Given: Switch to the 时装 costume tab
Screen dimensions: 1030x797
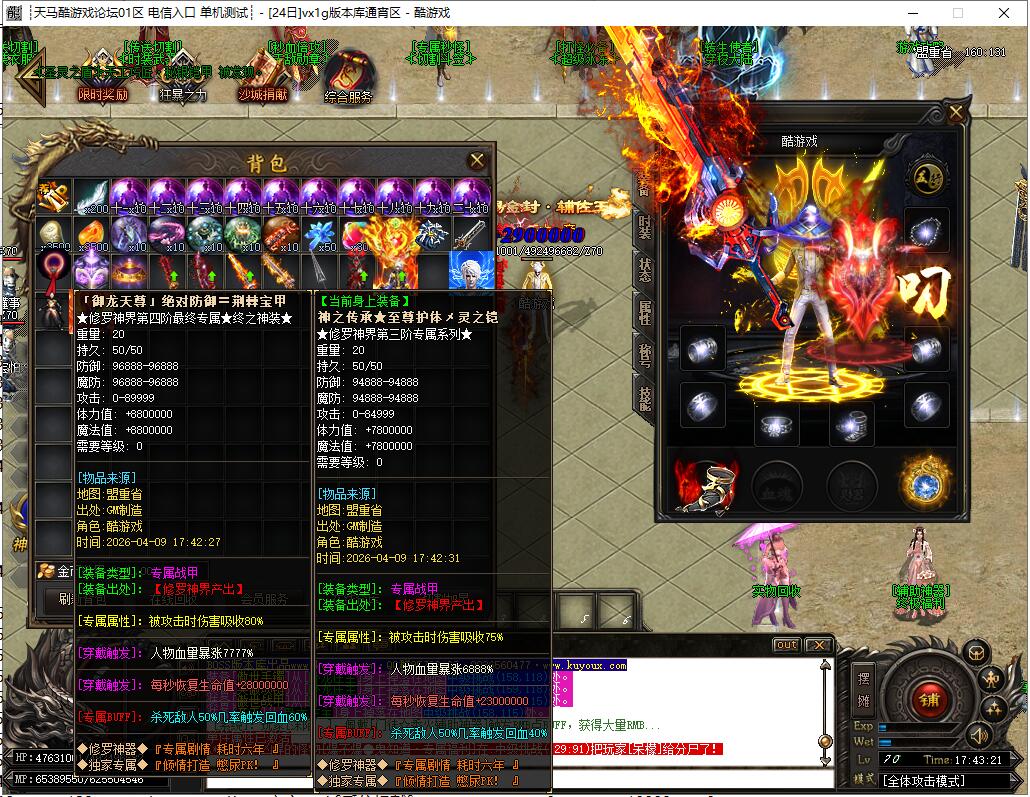Looking at the screenshot, I should [645, 224].
